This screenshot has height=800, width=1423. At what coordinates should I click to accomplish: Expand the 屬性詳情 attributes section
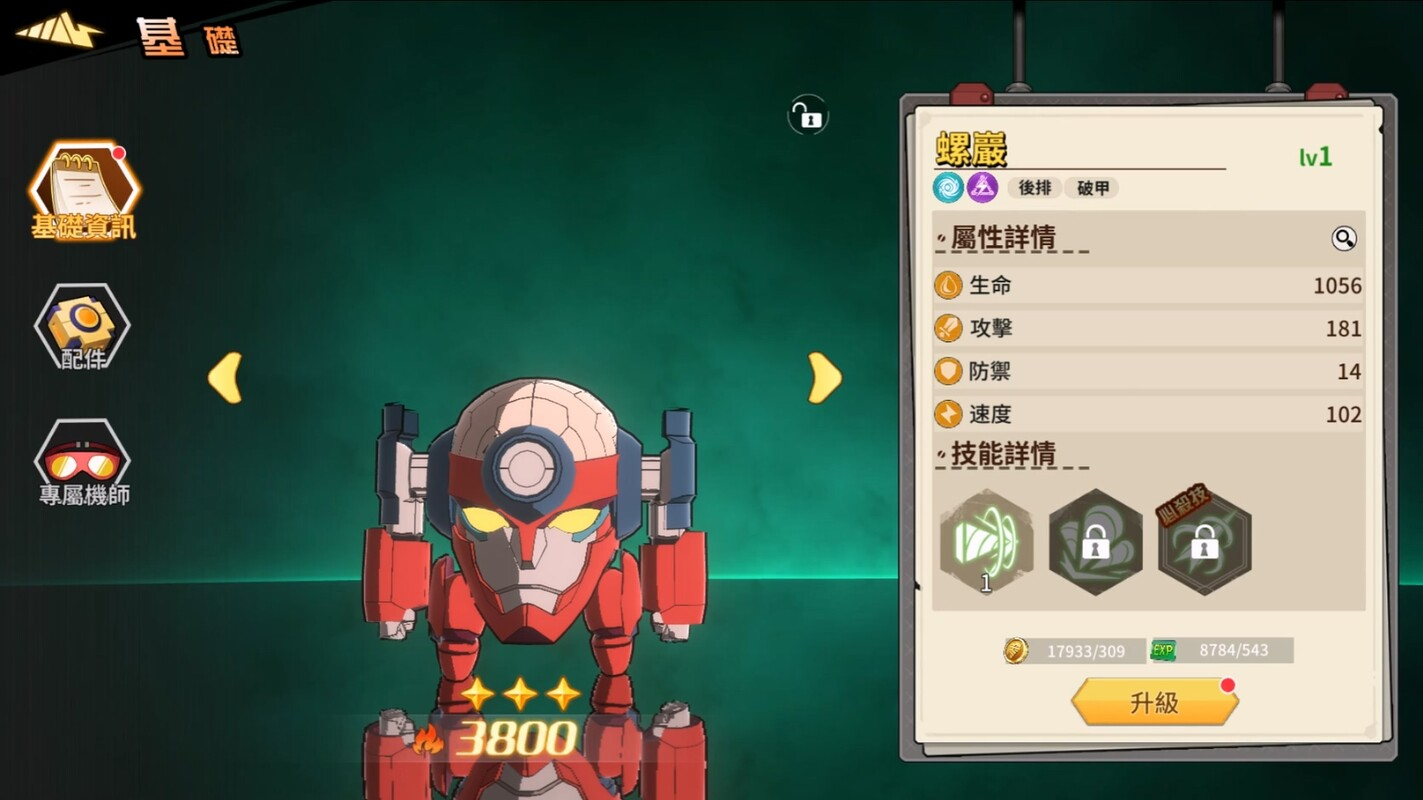click(1005, 238)
